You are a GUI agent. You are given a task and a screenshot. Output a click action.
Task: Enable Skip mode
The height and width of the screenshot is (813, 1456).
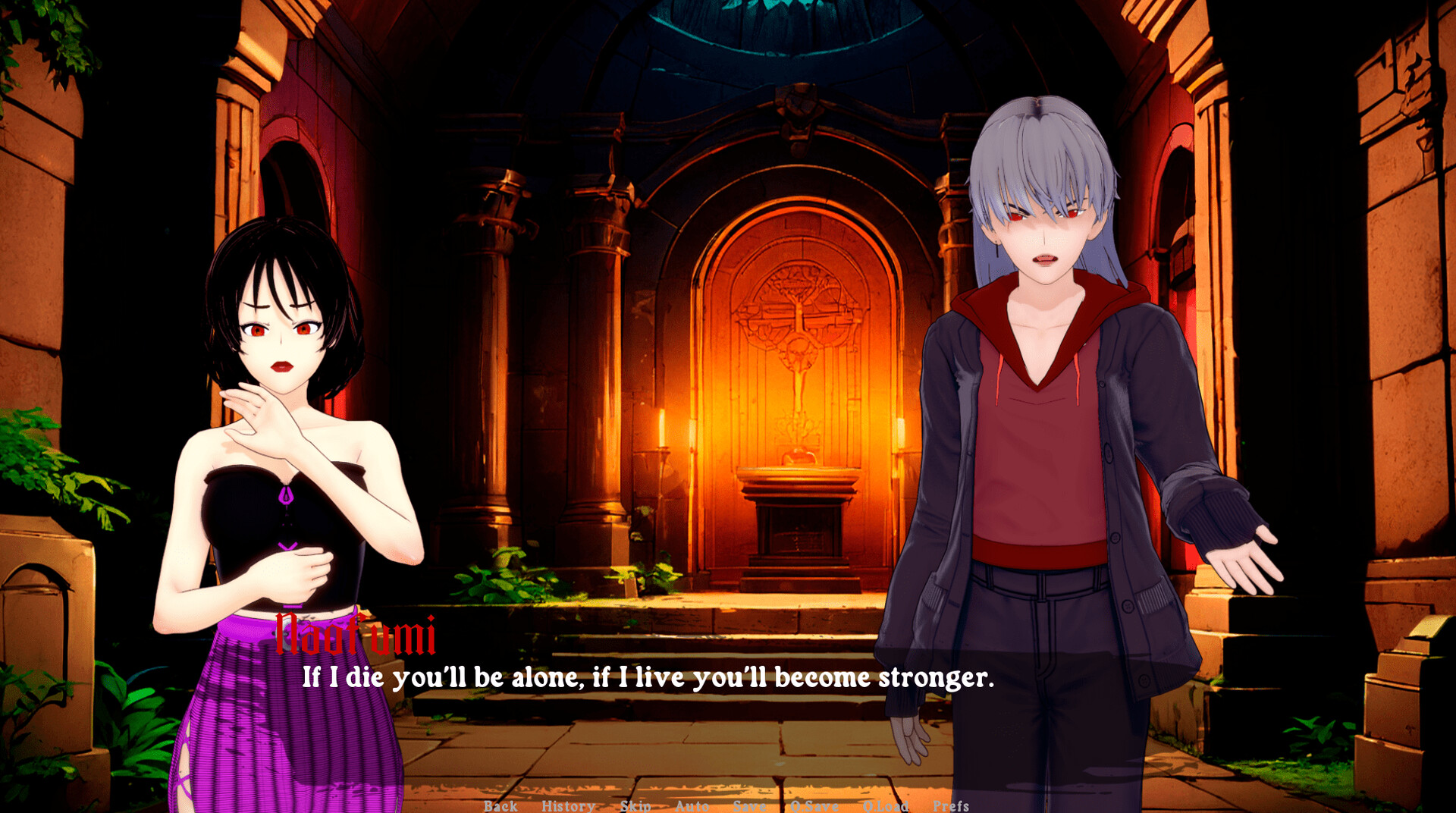pos(634,806)
